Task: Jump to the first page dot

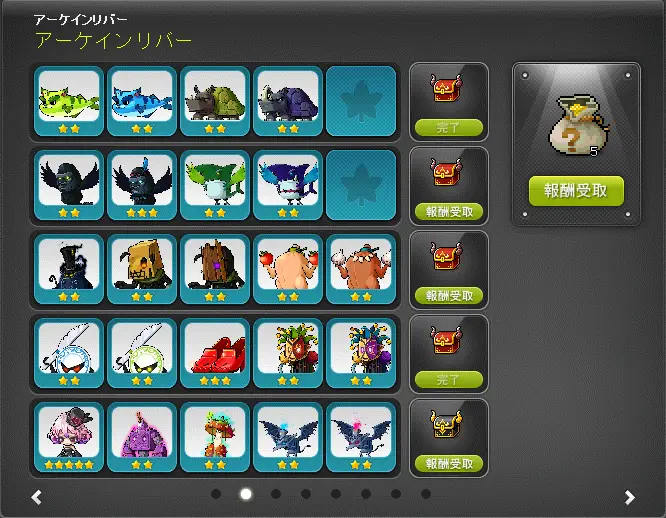Action: pos(216,494)
